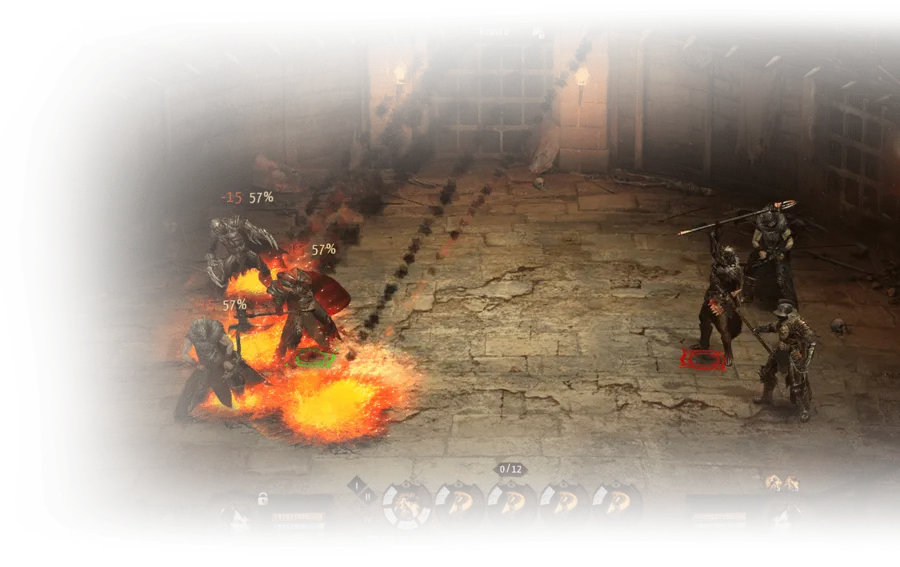This screenshot has width=900, height=567.
Task: Switch to skill set IV
Action: pos(367,519)
